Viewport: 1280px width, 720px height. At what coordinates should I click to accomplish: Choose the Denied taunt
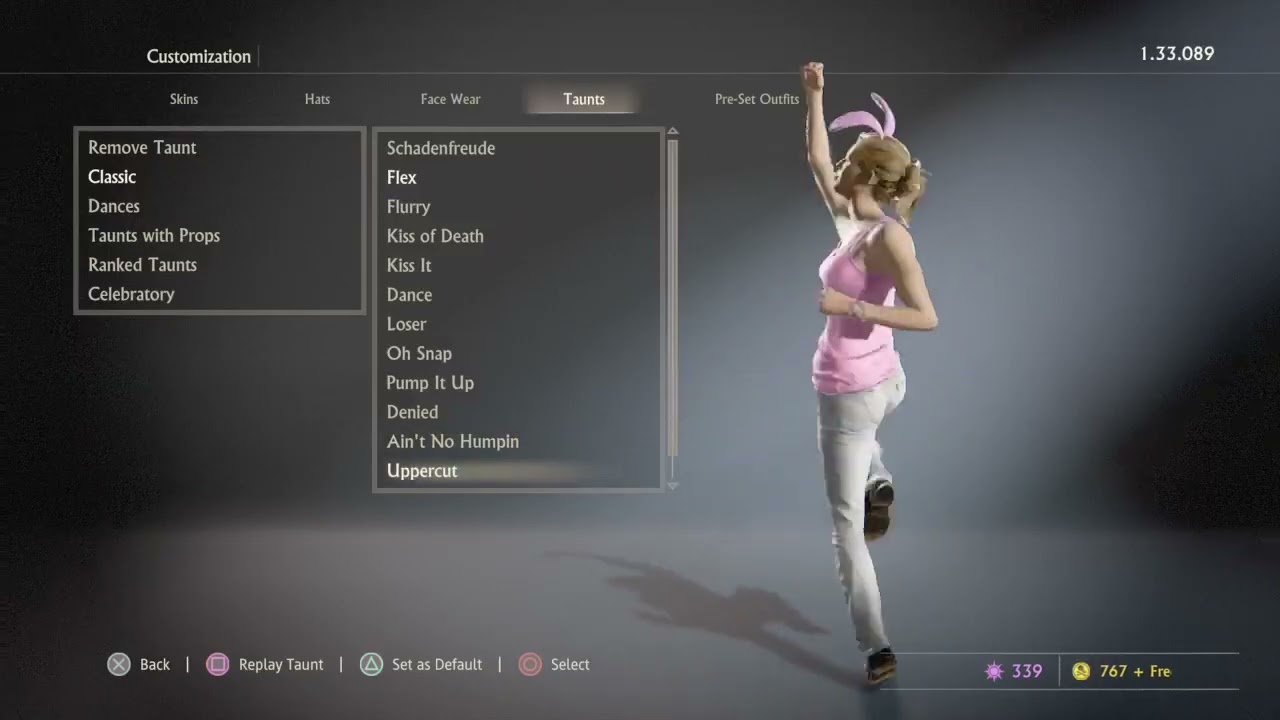(x=412, y=412)
